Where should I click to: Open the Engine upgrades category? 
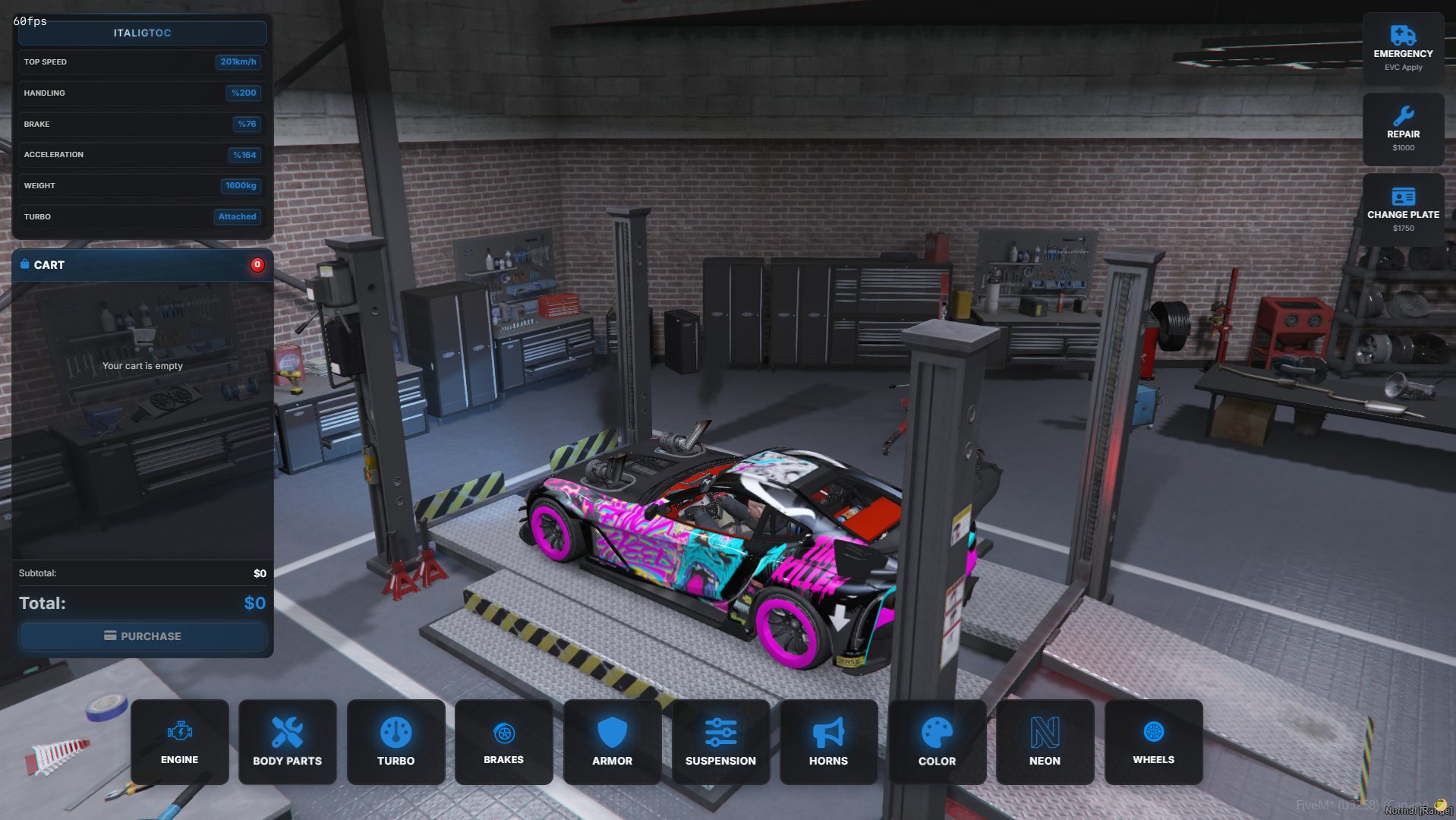pos(180,742)
